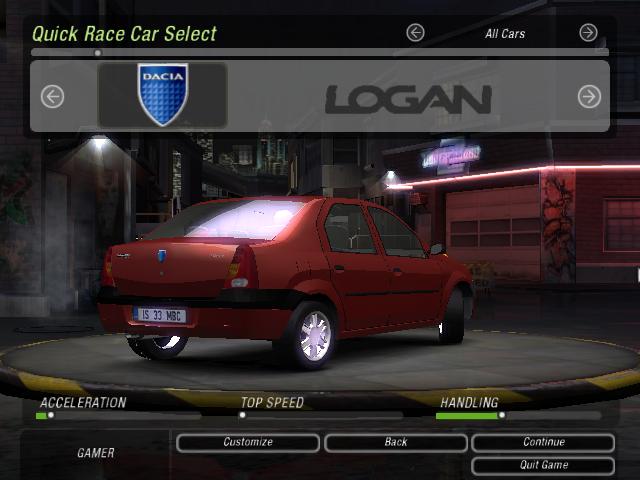Continue with the Dacia Logan
This screenshot has height=480, width=640.
coord(543,442)
